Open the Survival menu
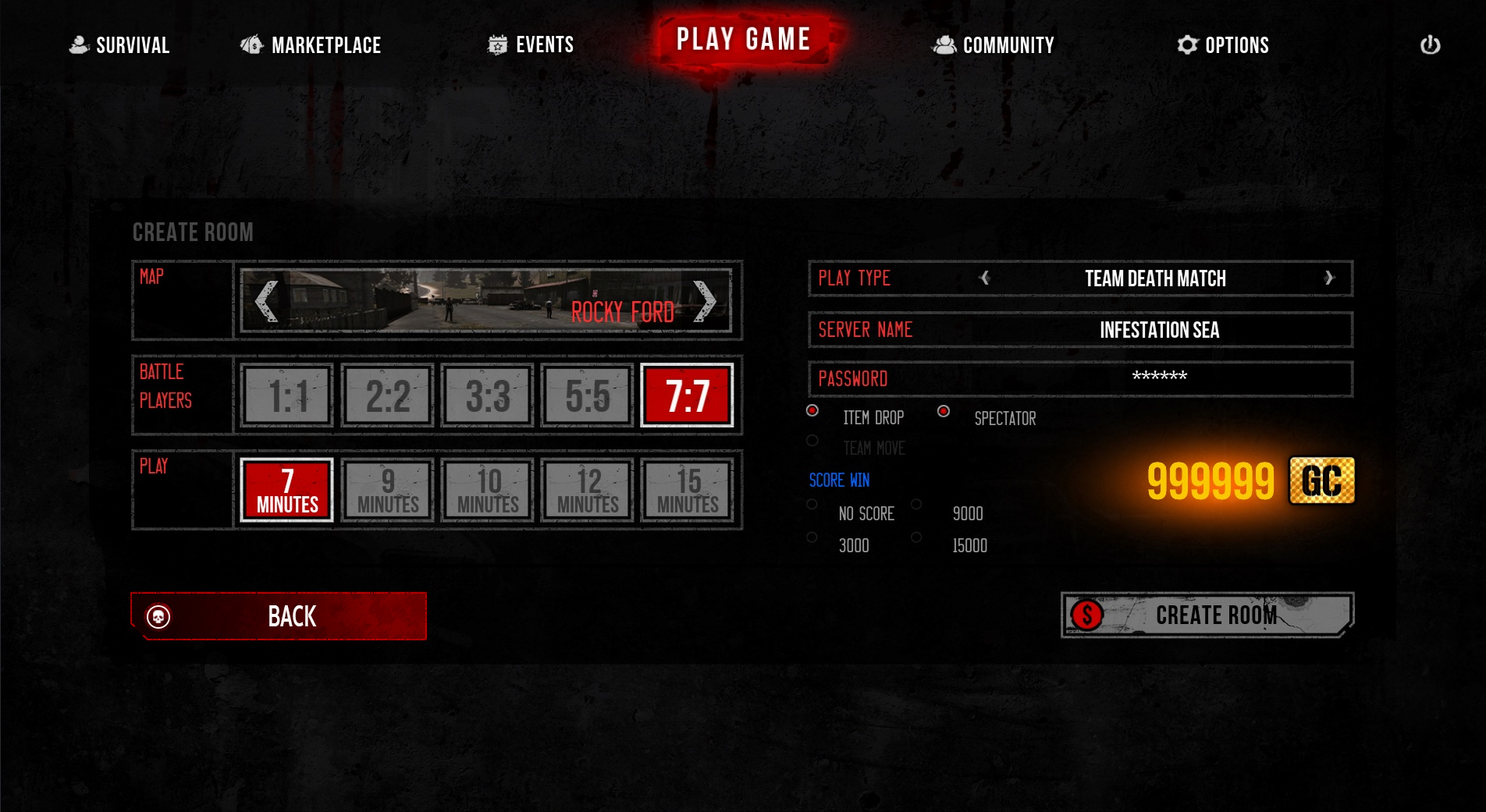Screen dimensions: 1486x812 click(x=120, y=45)
